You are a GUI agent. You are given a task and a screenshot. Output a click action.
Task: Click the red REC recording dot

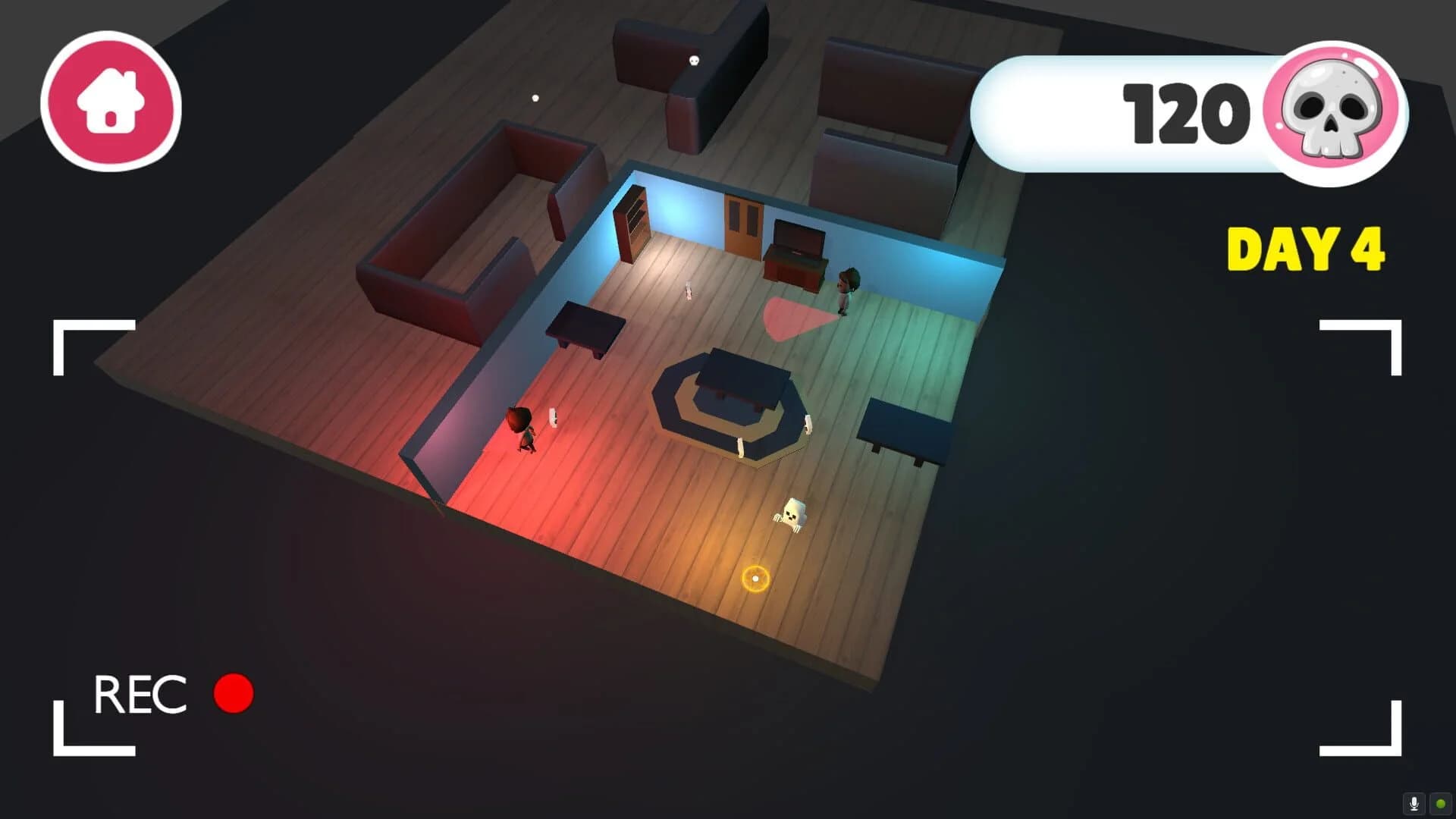click(x=232, y=694)
